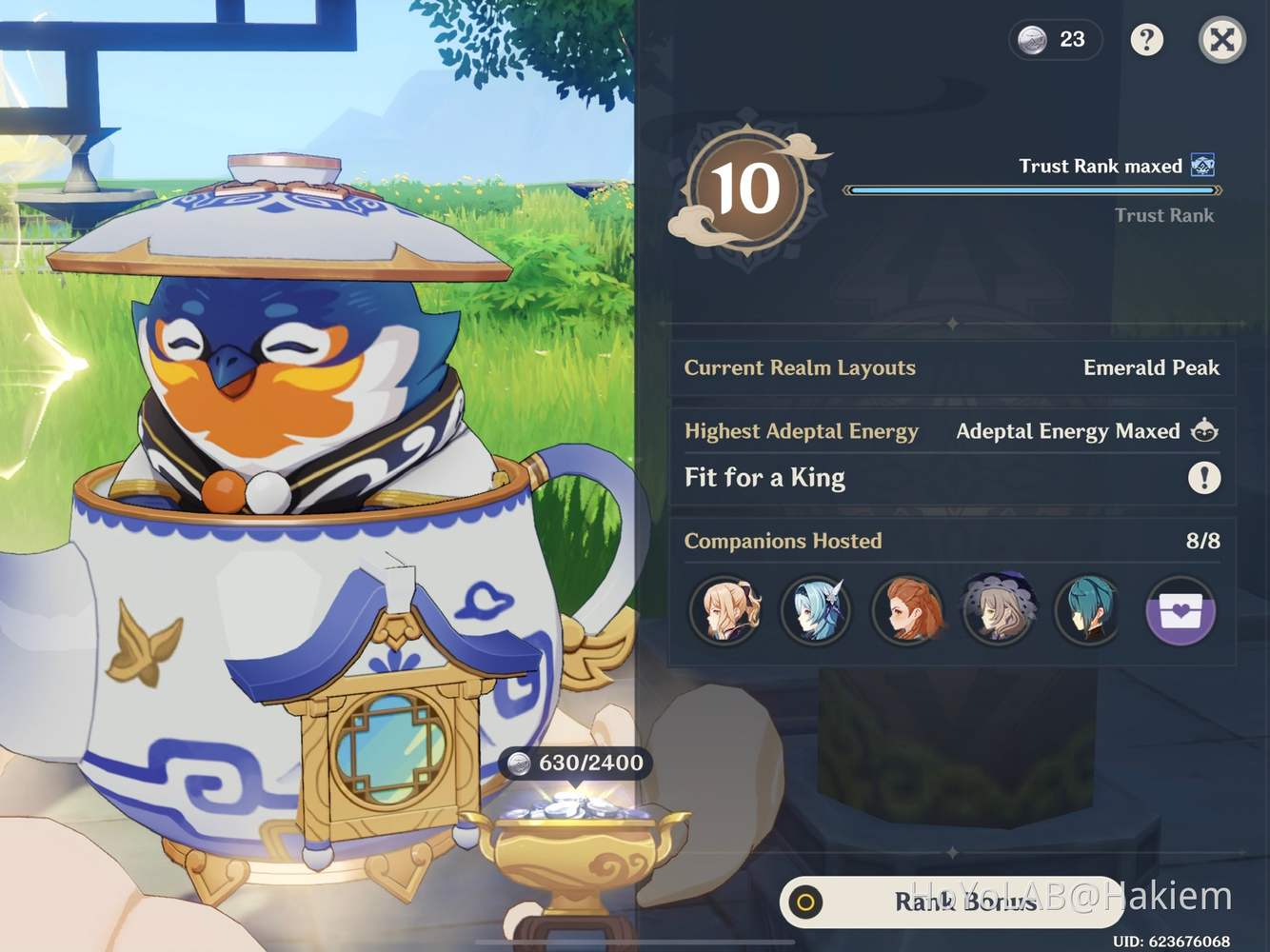This screenshot has height=952, width=1270.
Task: Open the companion gifts purple box icon
Action: [1180, 611]
